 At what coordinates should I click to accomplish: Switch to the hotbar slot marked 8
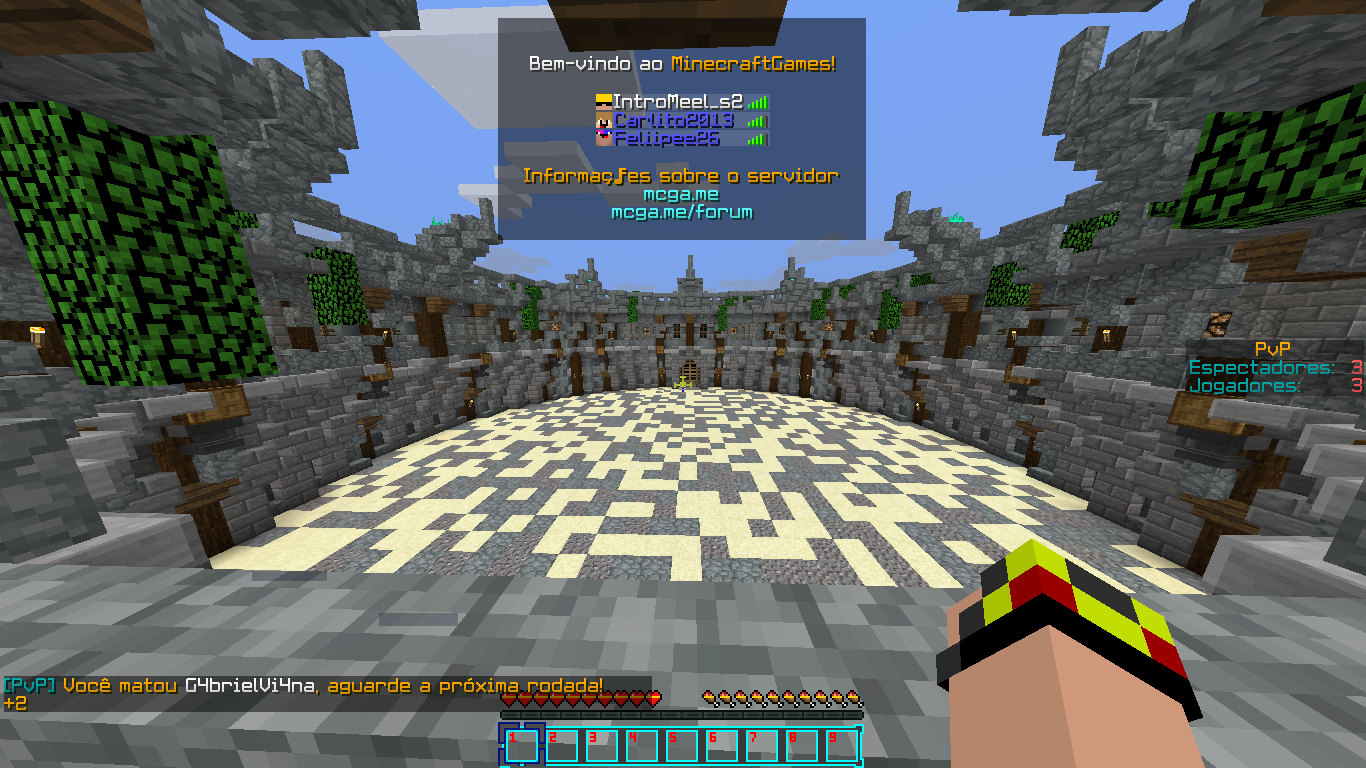coord(801,746)
